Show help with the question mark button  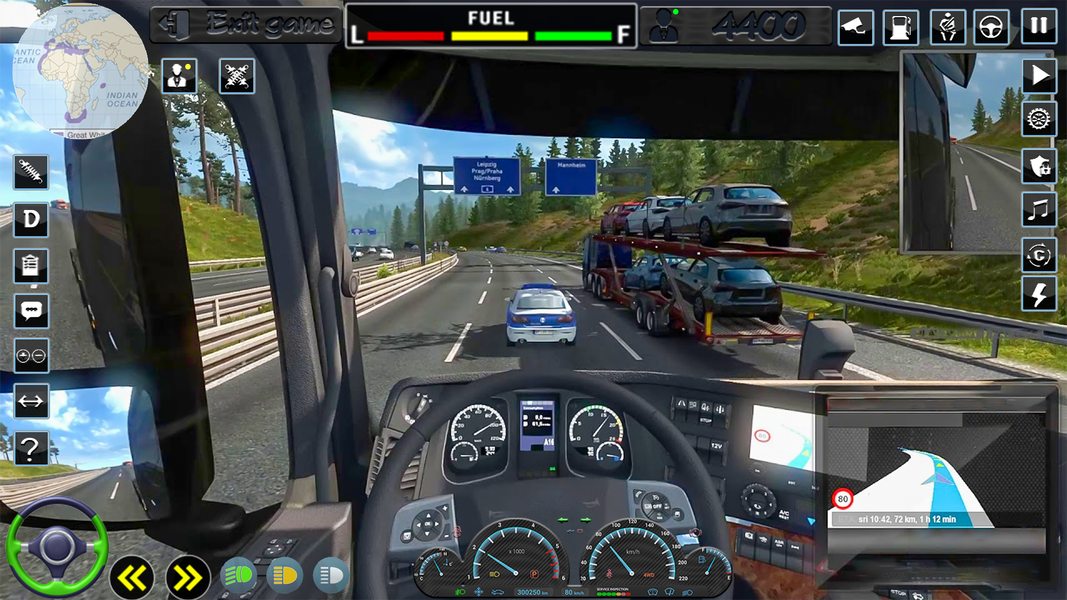point(31,447)
